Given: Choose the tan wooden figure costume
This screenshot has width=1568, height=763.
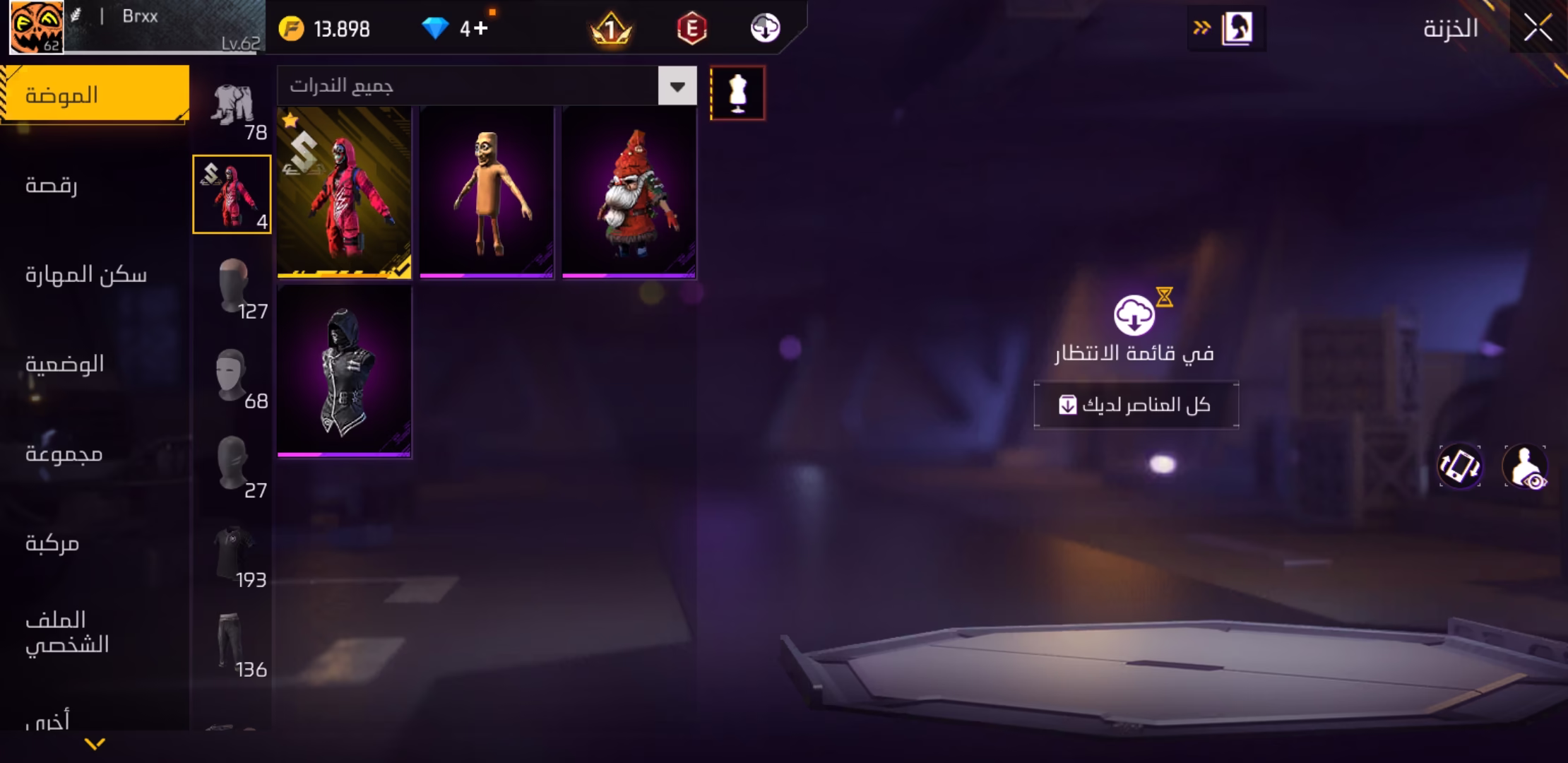Looking at the screenshot, I should point(487,192).
